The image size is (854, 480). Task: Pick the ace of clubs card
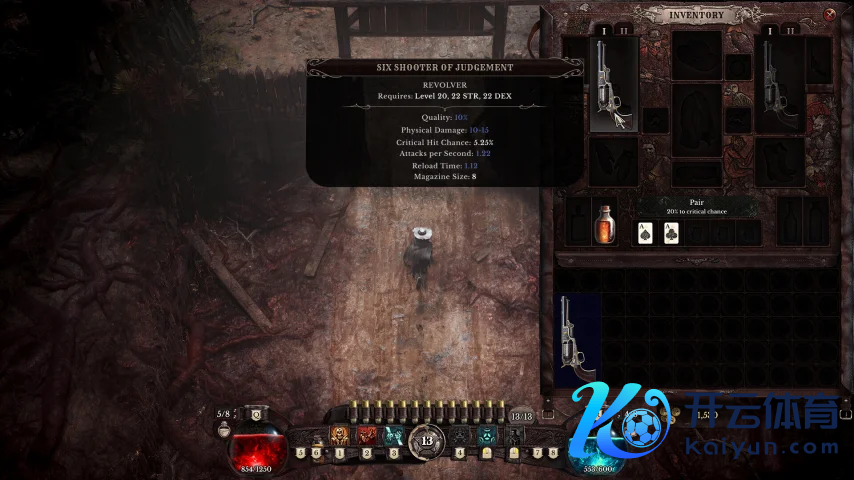(671, 232)
